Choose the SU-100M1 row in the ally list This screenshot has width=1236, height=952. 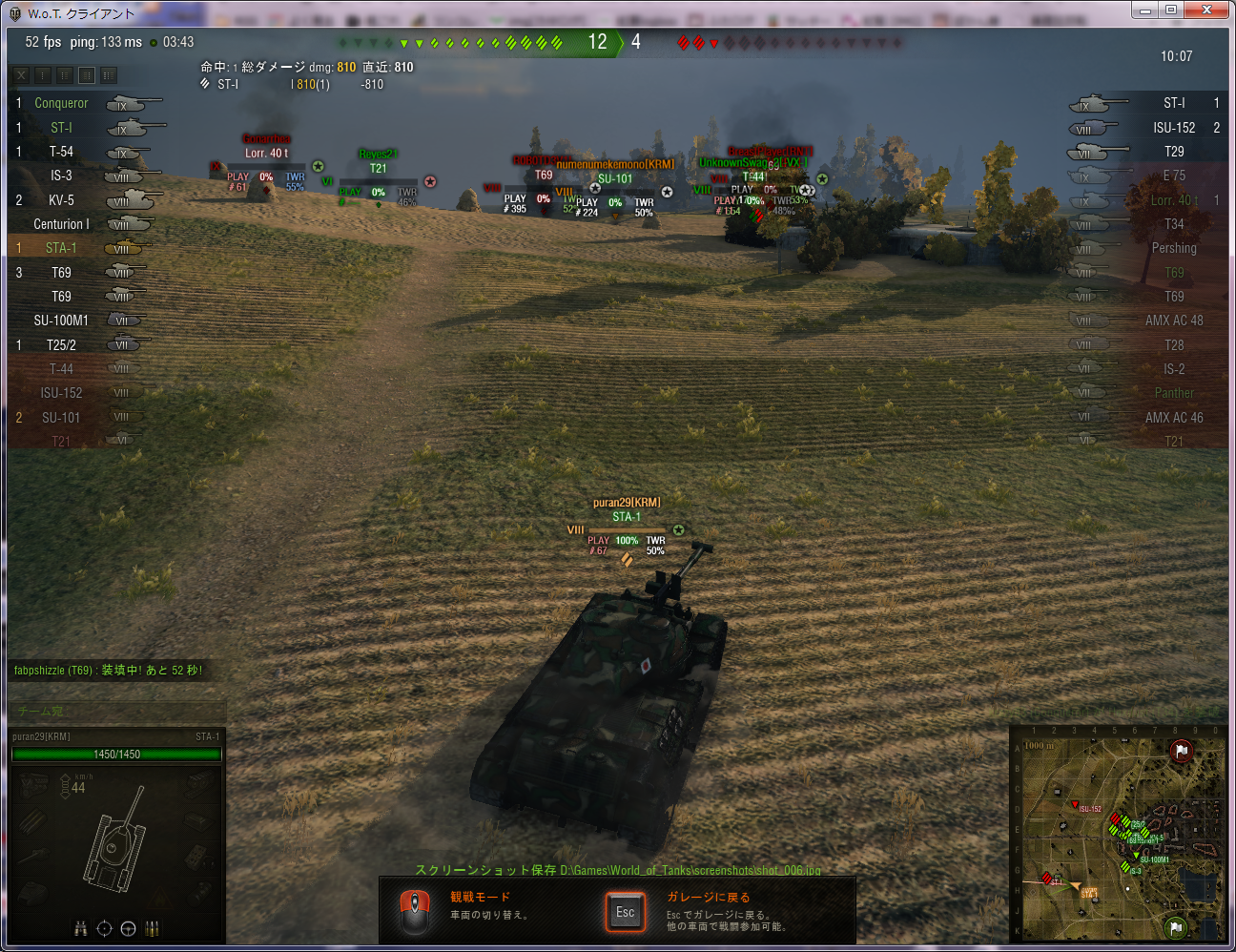tap(61, 321)
